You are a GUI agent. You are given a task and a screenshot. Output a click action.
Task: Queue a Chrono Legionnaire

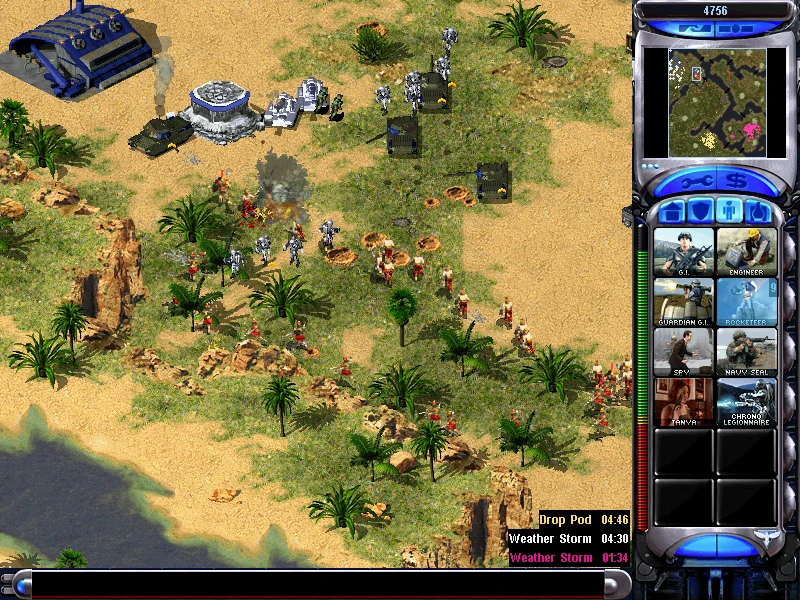click(746, 401)
